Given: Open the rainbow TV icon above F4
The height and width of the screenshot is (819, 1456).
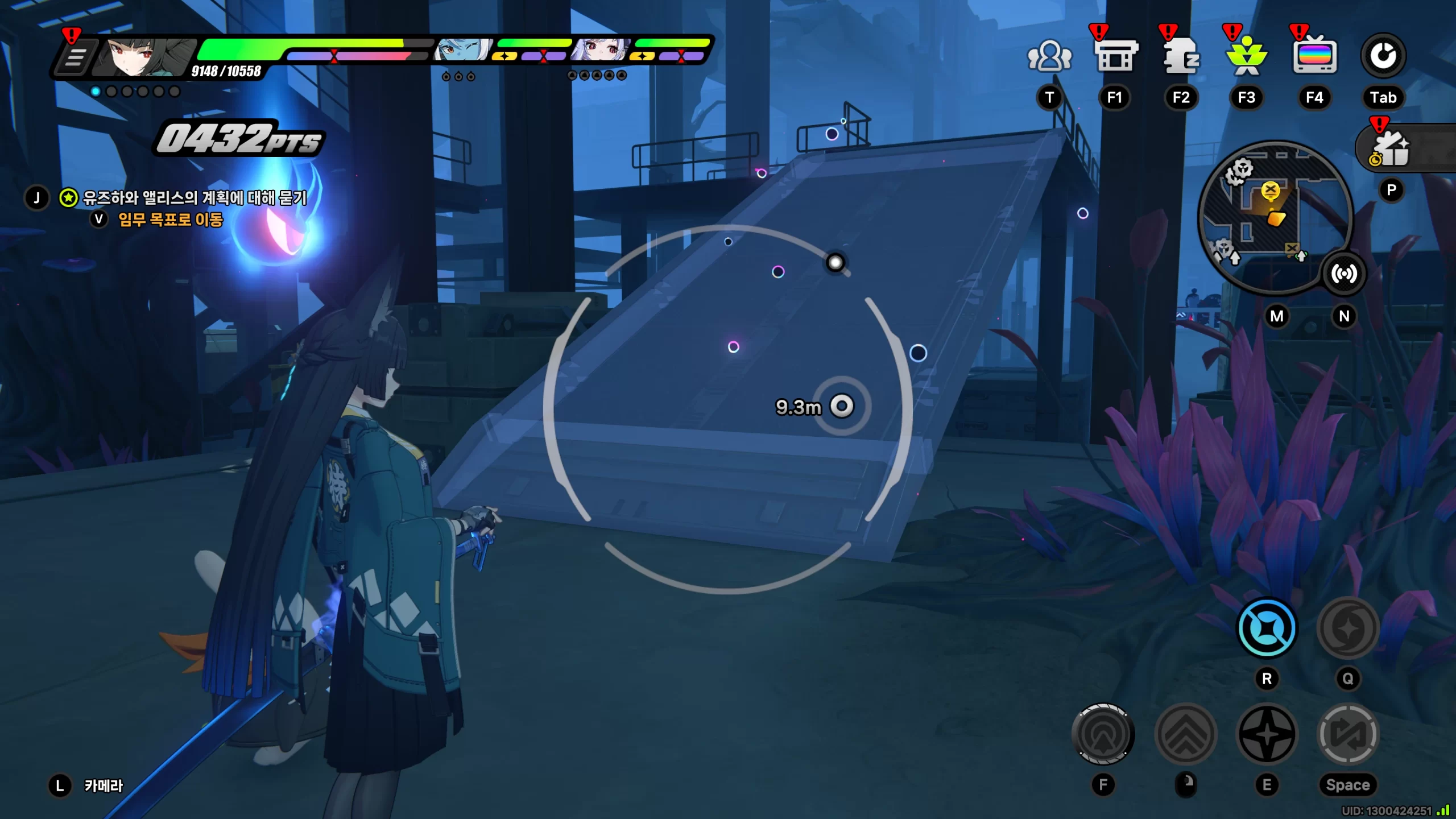Looking at the screenshot, I should point(1314,56).
